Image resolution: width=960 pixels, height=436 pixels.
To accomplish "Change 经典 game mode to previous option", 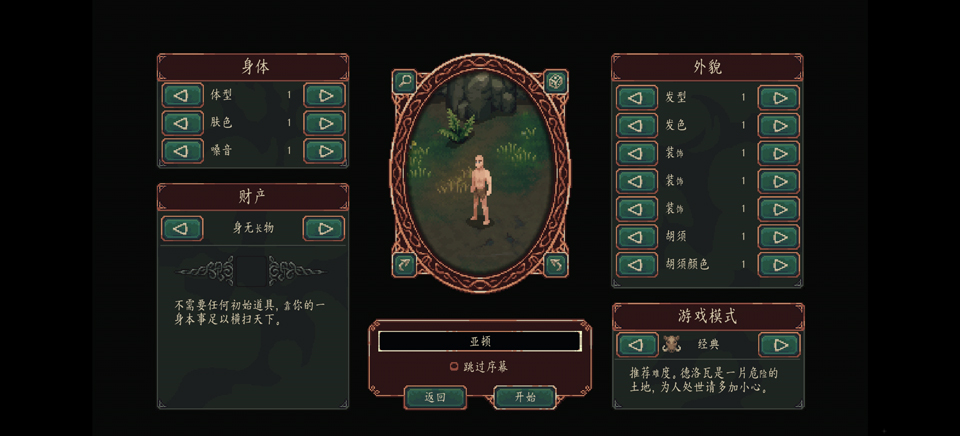I will pos(637,345).
